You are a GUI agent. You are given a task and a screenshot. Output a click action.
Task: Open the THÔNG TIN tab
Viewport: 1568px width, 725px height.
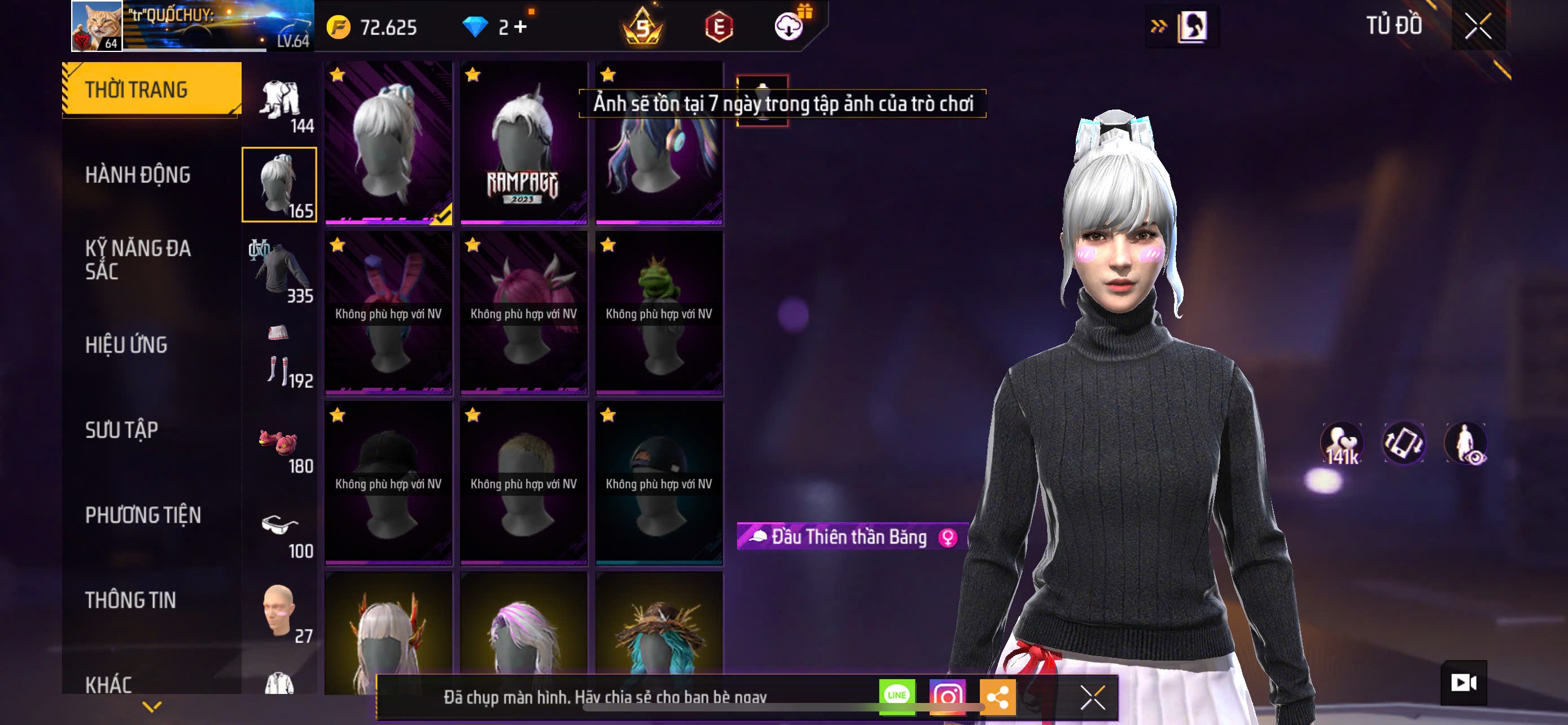pyautogui.click(x=130, y=600)
